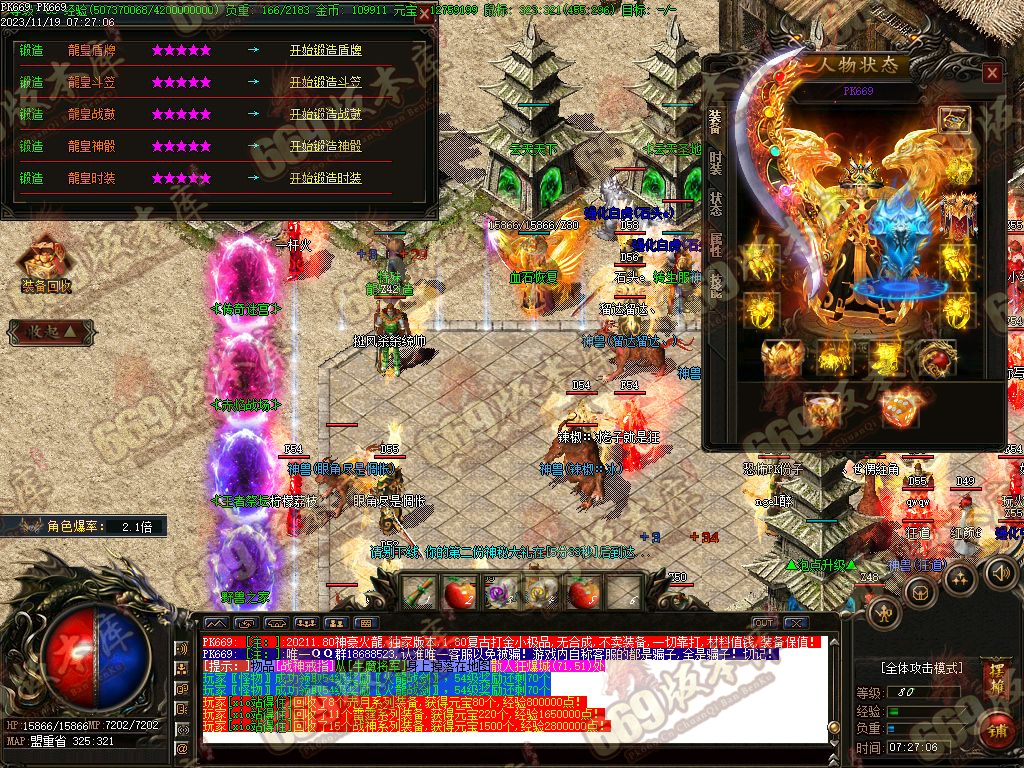Begin forging via 开始锻造战鼓 link
Screen dimensions: 1024x768
point(326,114)
